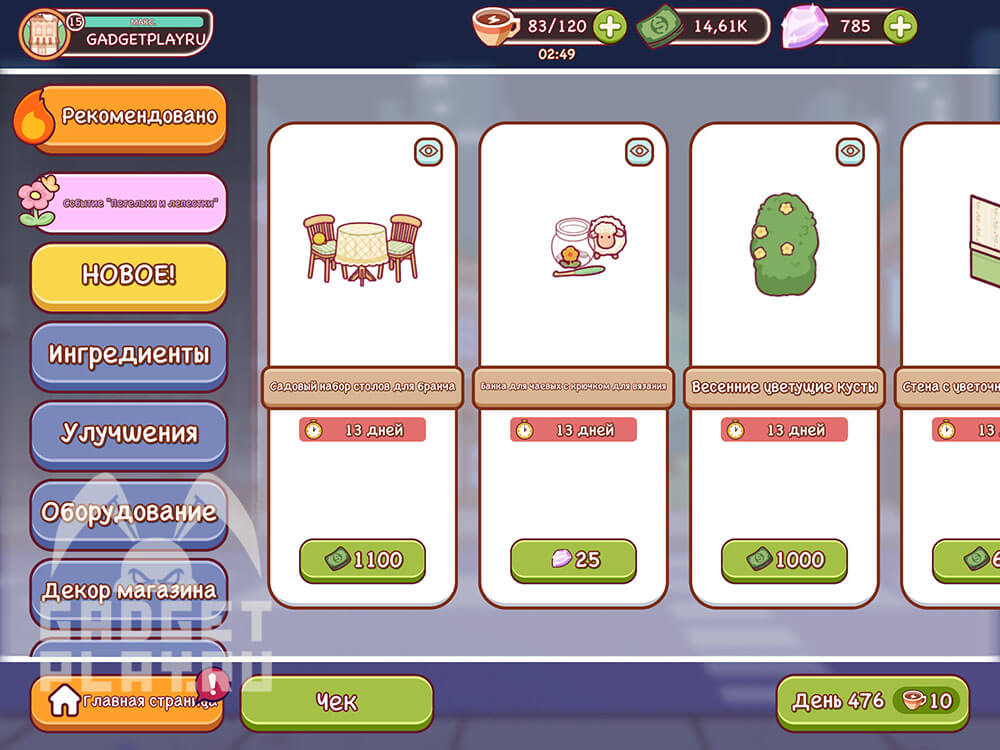The width and height of the screenshot is (1000, 750).
Task: Buy the garden table set for 1100
Action: (362, 560)
